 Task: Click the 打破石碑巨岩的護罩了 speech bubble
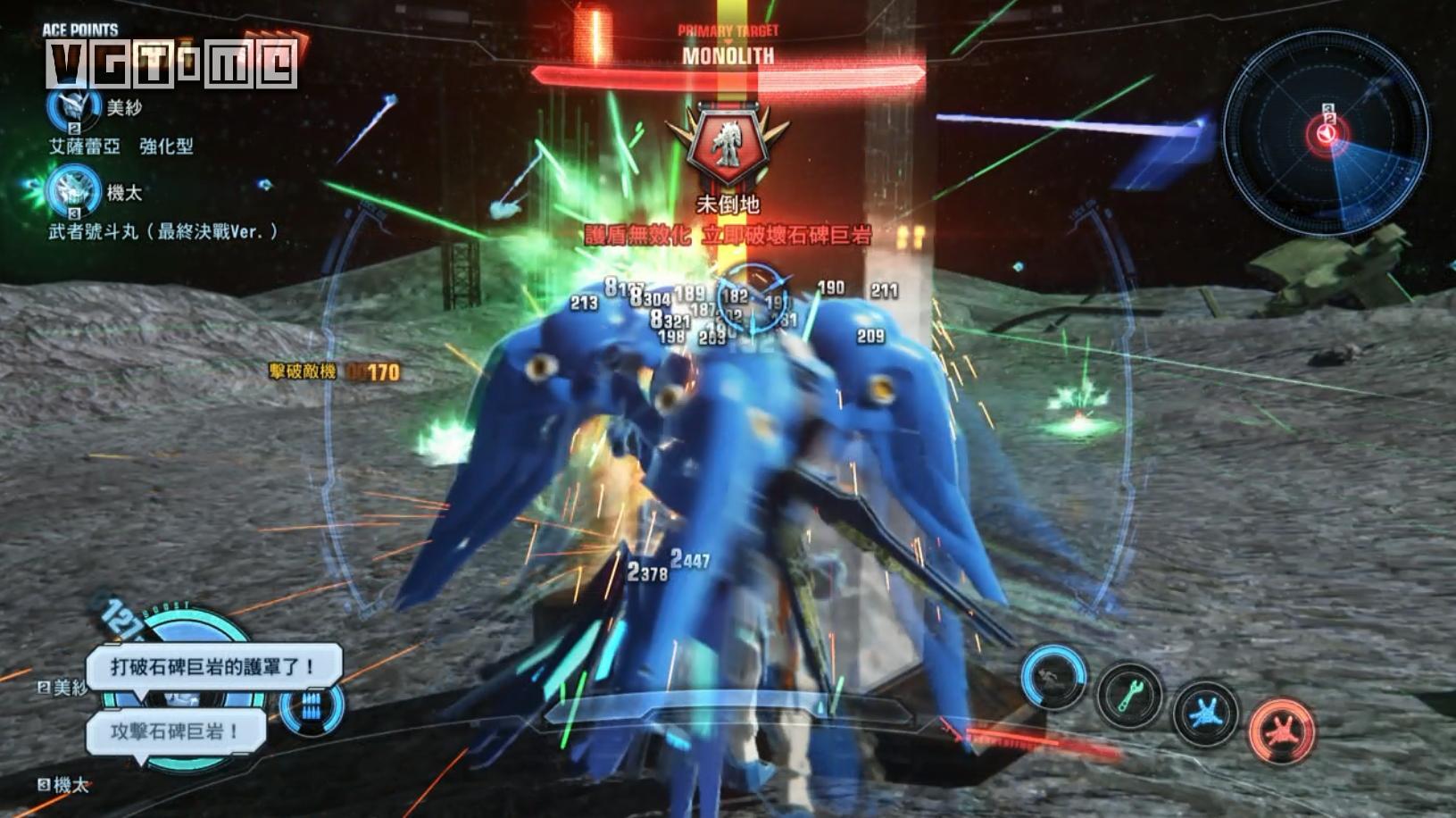213,666
